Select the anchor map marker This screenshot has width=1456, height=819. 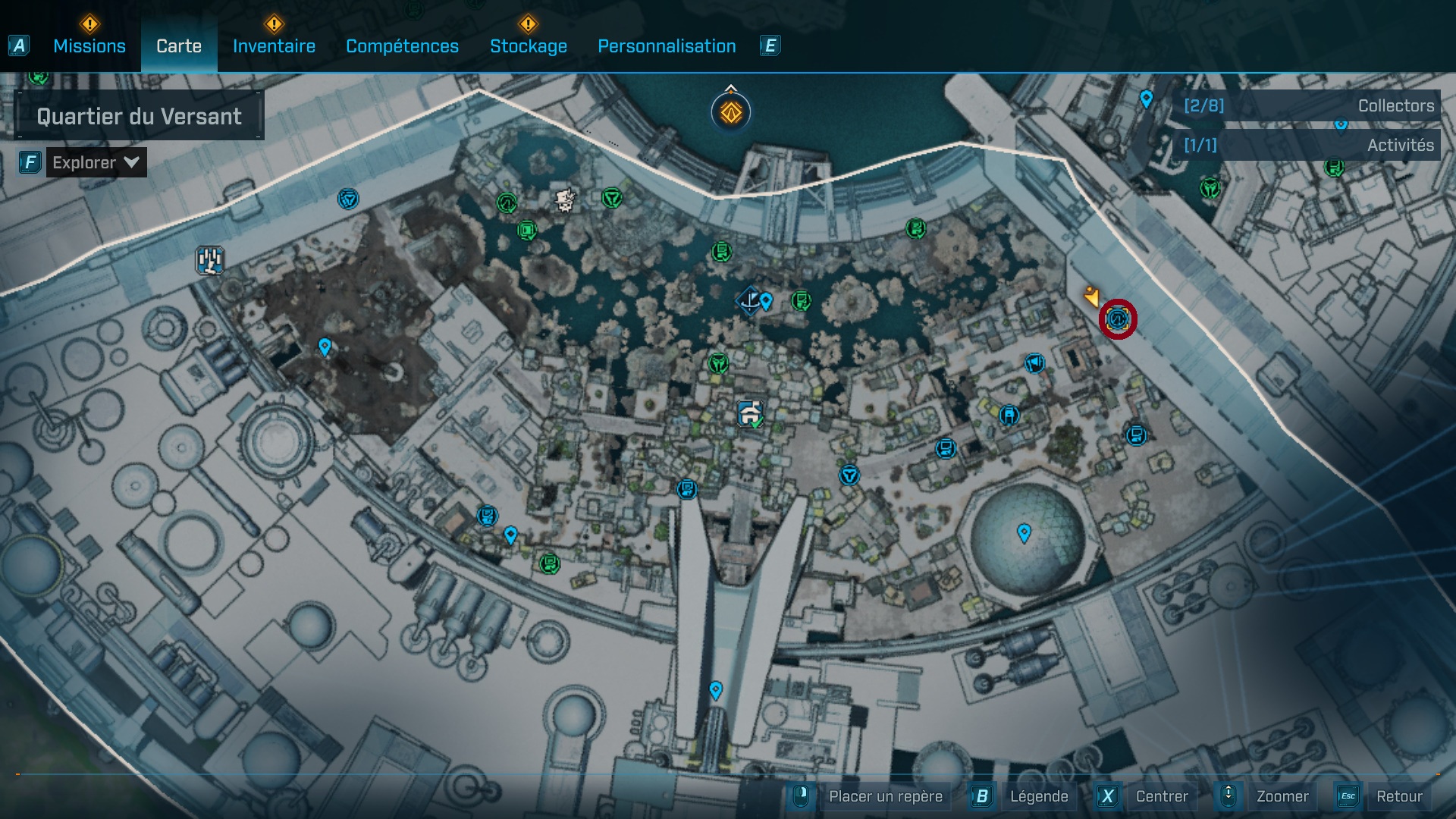point(749,300)
